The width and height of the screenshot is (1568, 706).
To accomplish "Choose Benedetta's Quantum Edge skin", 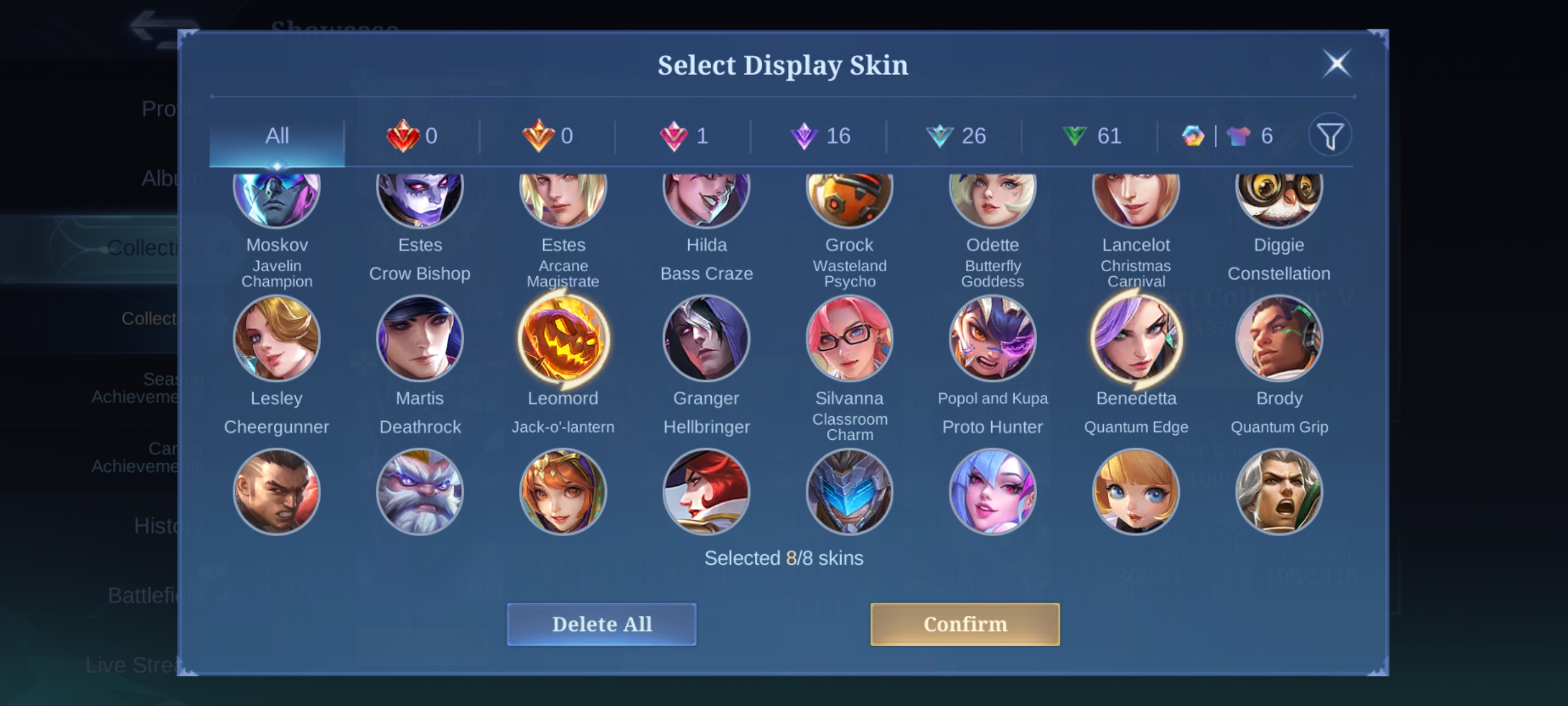I will tap(1136, 338).
